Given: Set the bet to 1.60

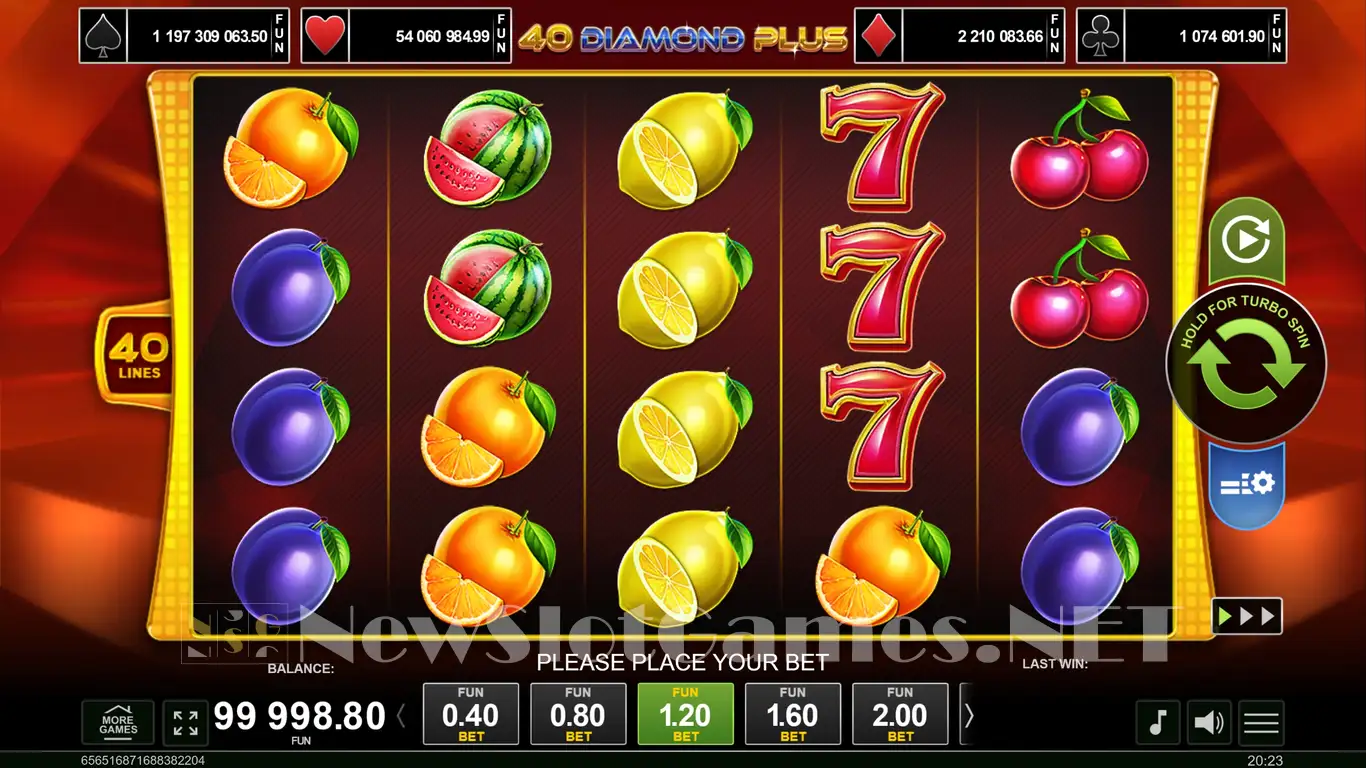Looking at the screenshot, I should click(793, 714).
